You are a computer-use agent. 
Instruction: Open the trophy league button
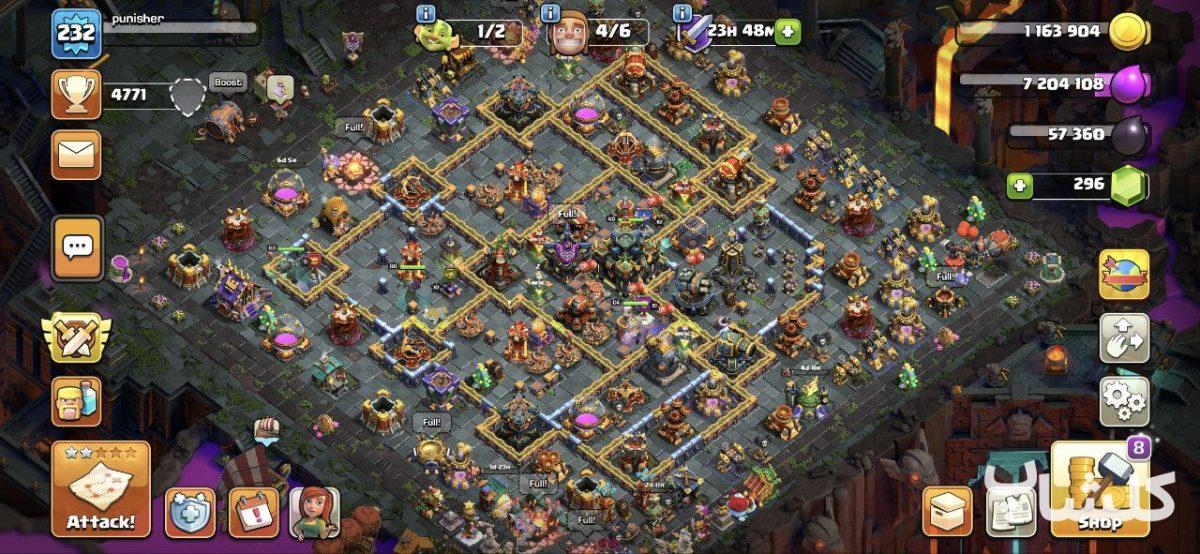click(77, 95)
